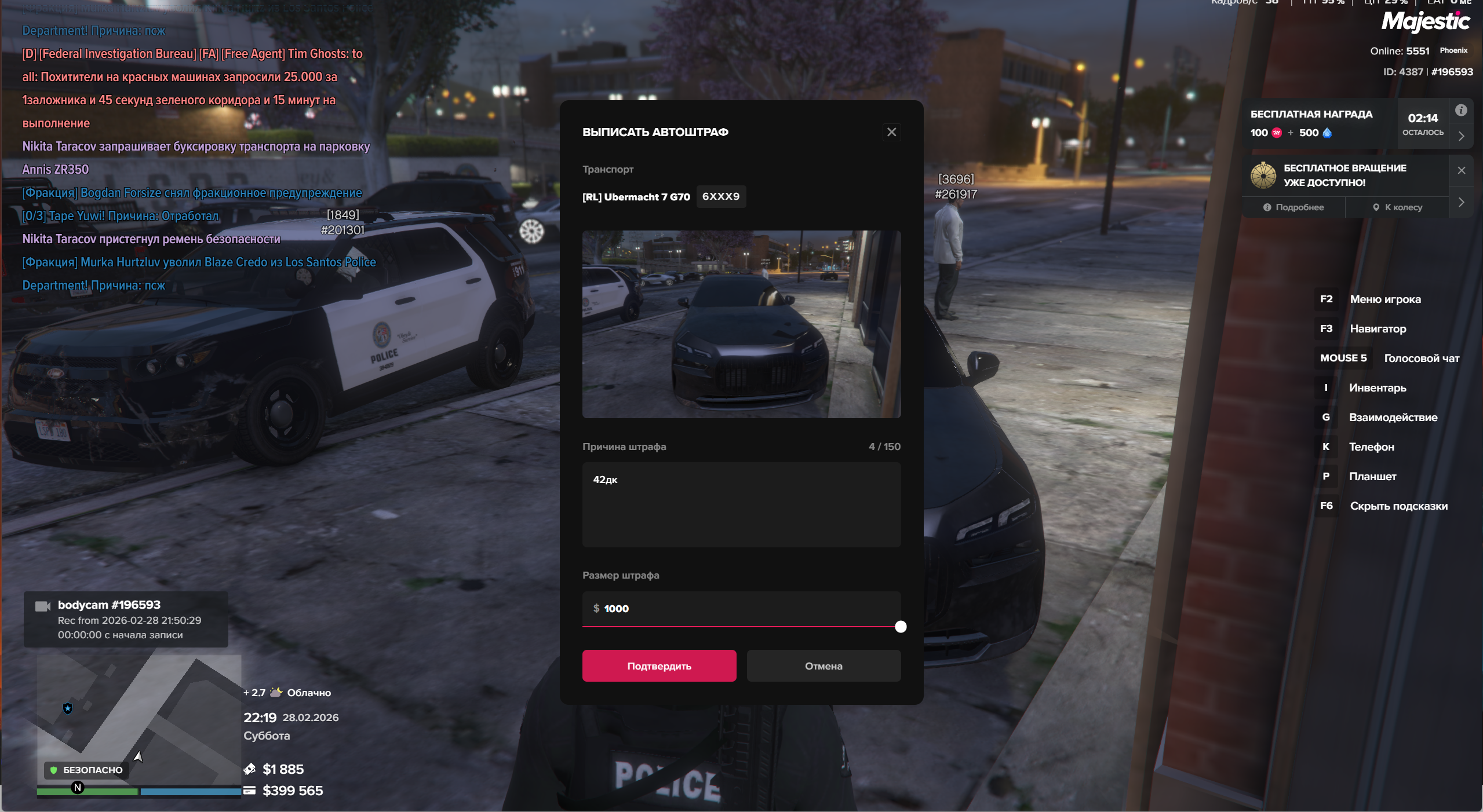View the vehicle photo thumbnail

(x=741, y=324)
